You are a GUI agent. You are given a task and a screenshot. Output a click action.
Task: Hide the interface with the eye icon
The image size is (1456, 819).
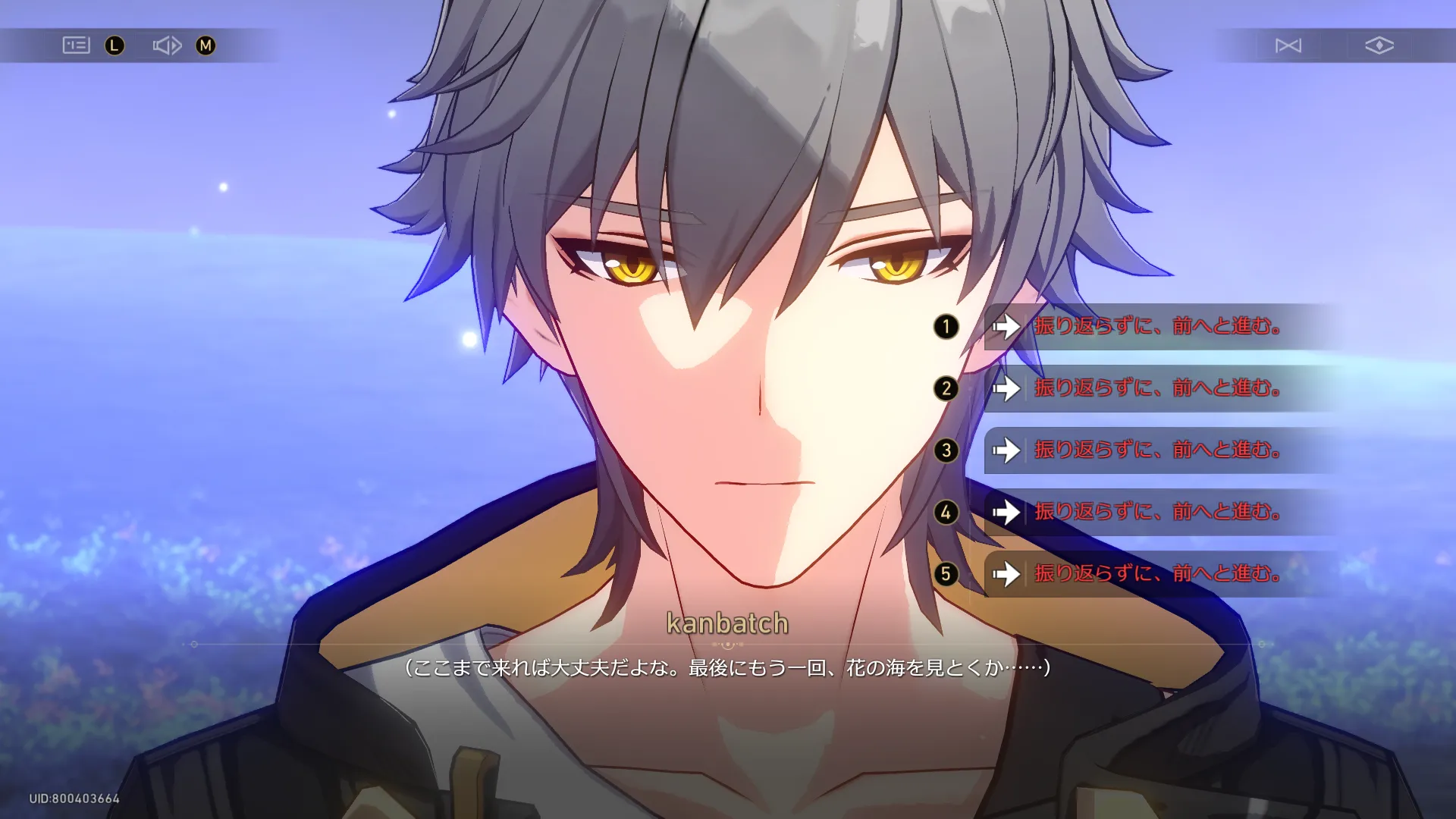pyautogui.click(x=1379, y=45)
